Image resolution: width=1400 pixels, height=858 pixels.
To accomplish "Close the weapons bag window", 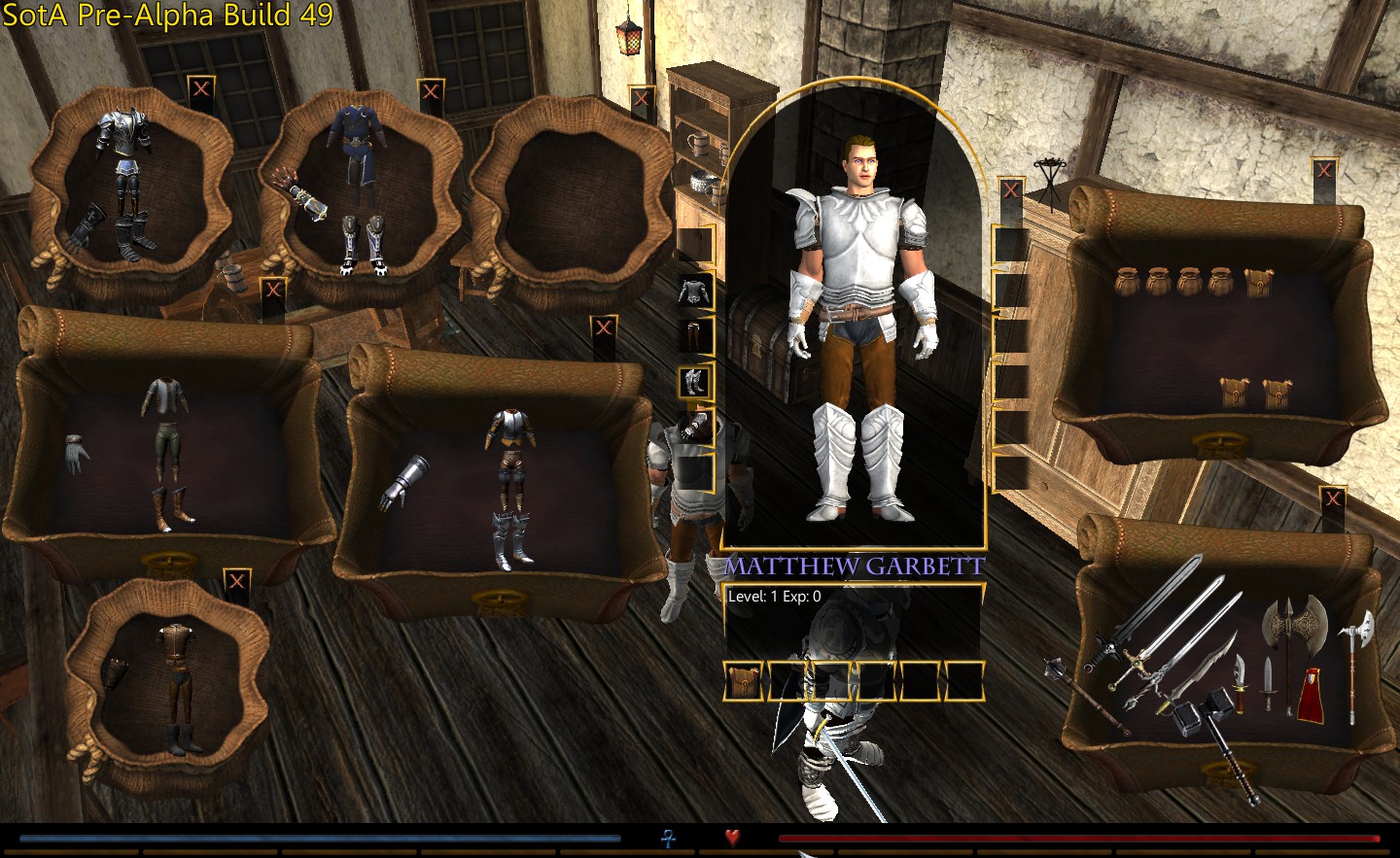I will pos(1332,499).
